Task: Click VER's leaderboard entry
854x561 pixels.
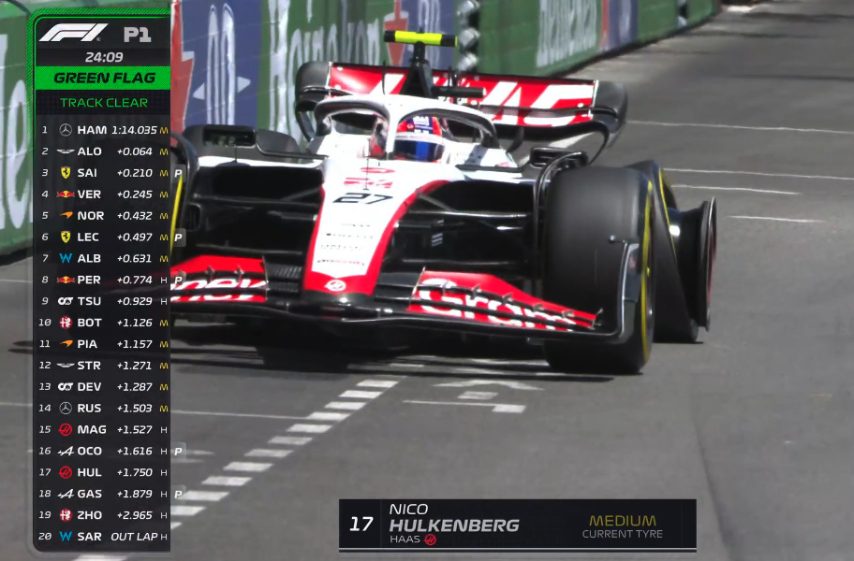Action: click(x=102, y=194)
